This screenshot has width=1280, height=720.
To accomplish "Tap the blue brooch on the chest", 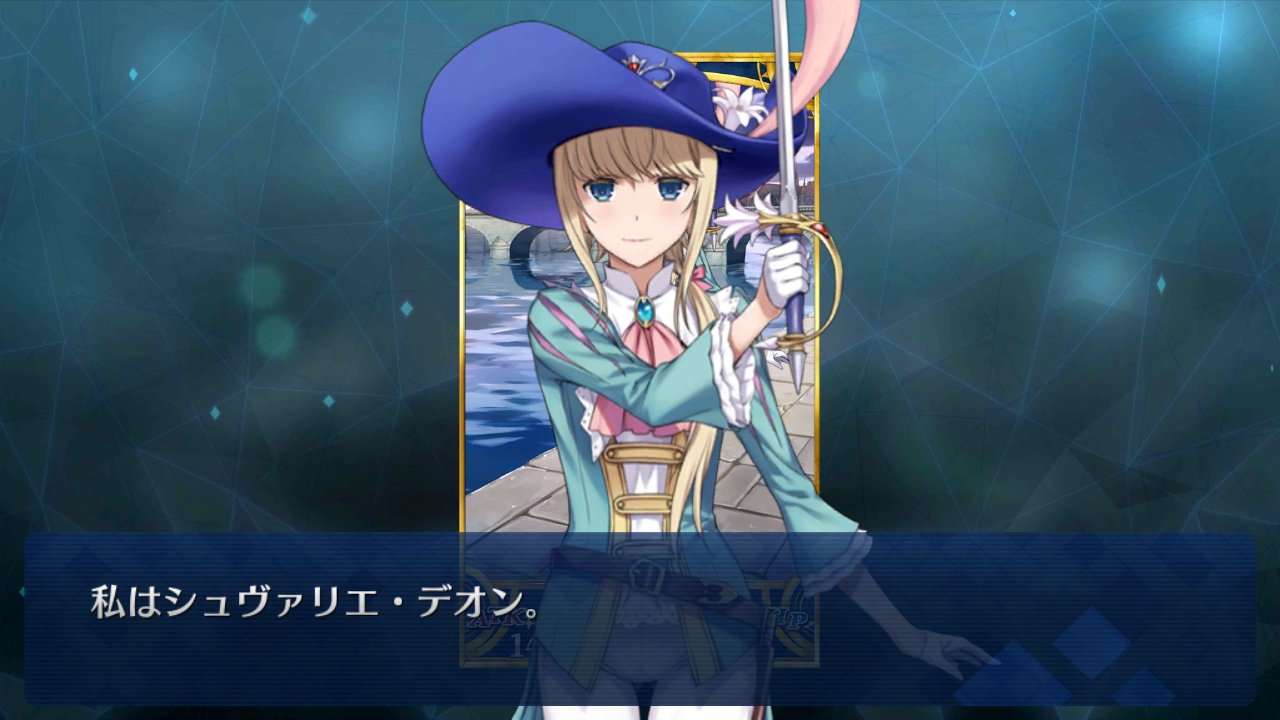I will (645, 311).
